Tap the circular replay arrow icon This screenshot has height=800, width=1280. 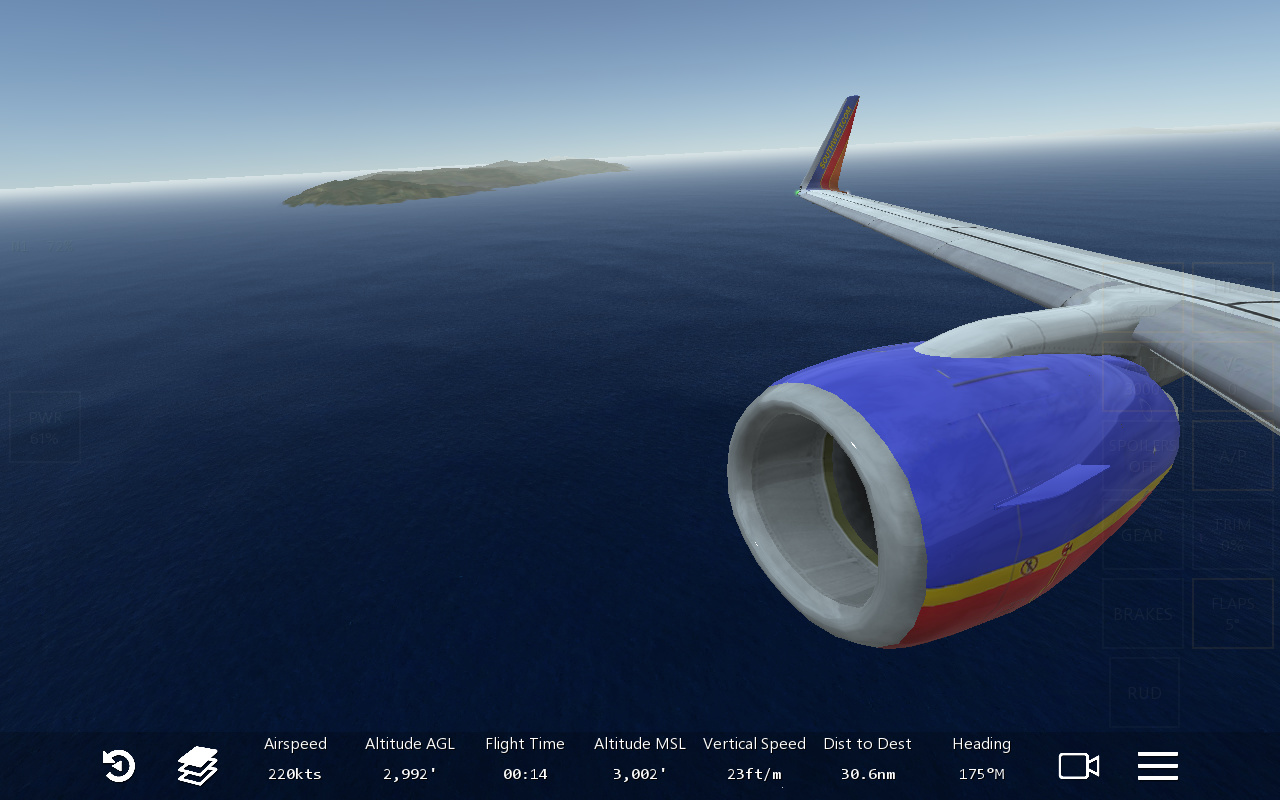118,766
